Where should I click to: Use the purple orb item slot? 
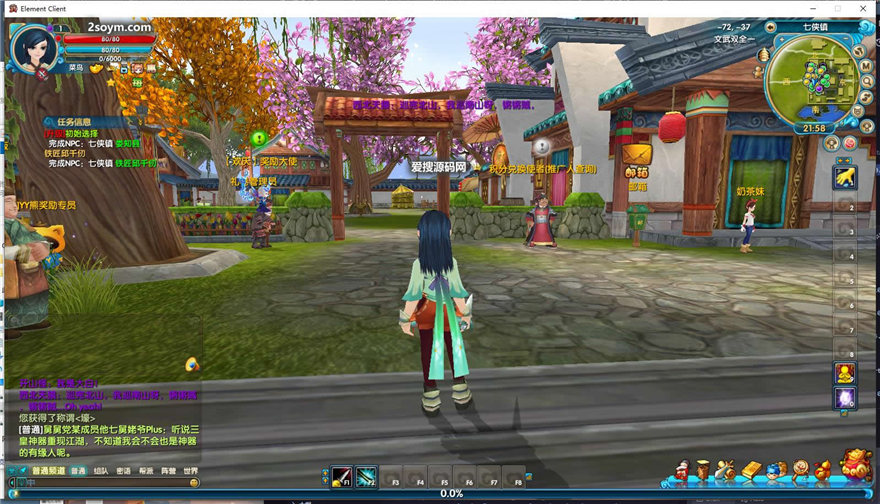[x=845, y=398]
